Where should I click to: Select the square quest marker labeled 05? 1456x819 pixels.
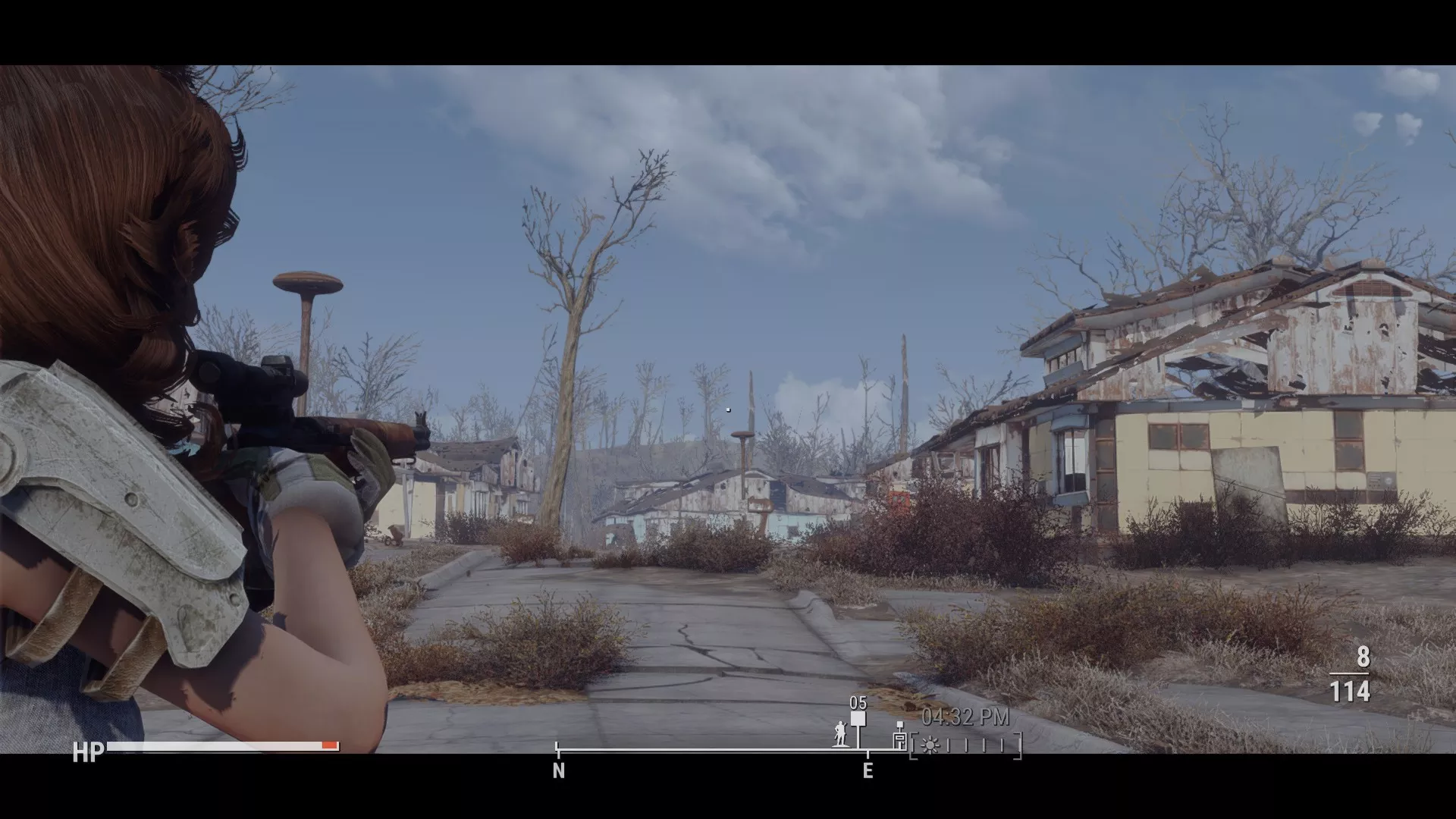tap(858, 720)
